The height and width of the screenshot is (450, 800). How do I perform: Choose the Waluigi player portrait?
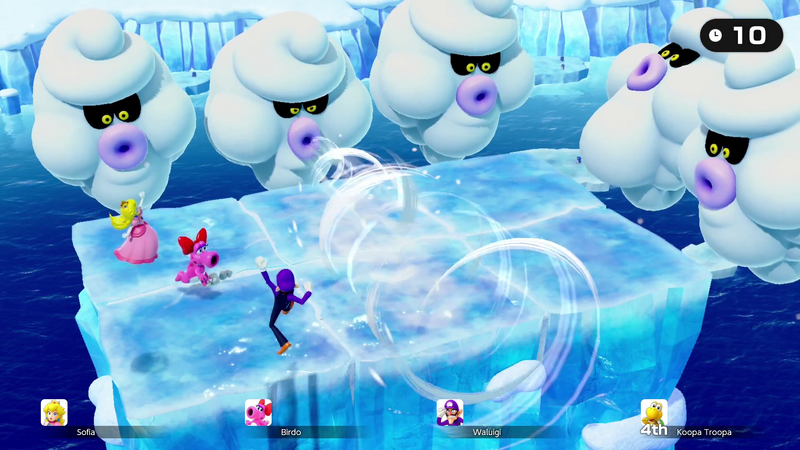(450, 412)
